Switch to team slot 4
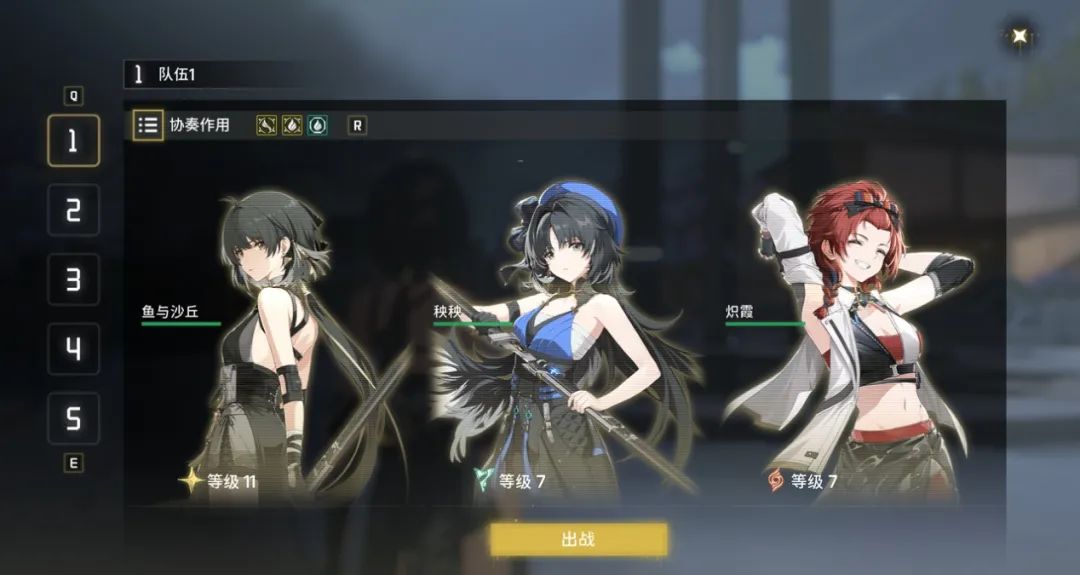 73,349
